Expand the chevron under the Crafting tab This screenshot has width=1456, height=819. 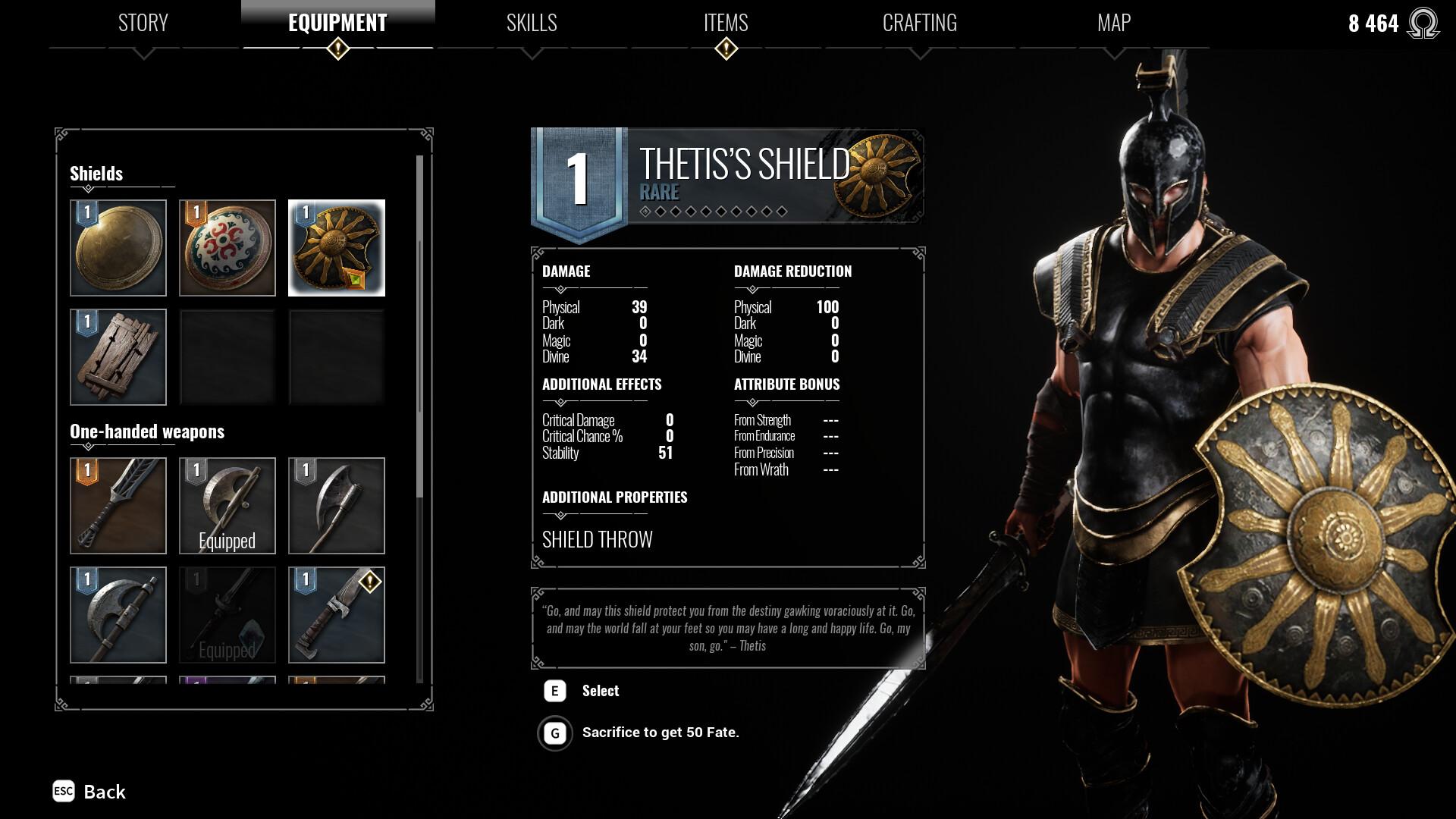pyautogui.click(x=919, y=53)
